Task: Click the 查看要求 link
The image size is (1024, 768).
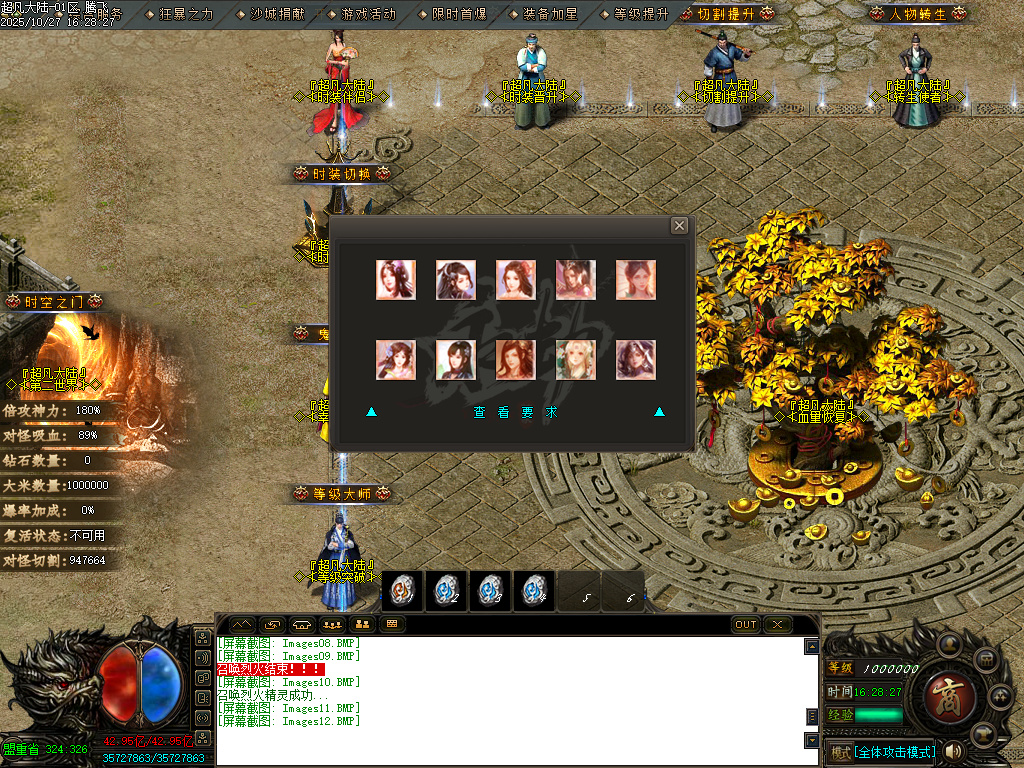Action: click(515, 412)
